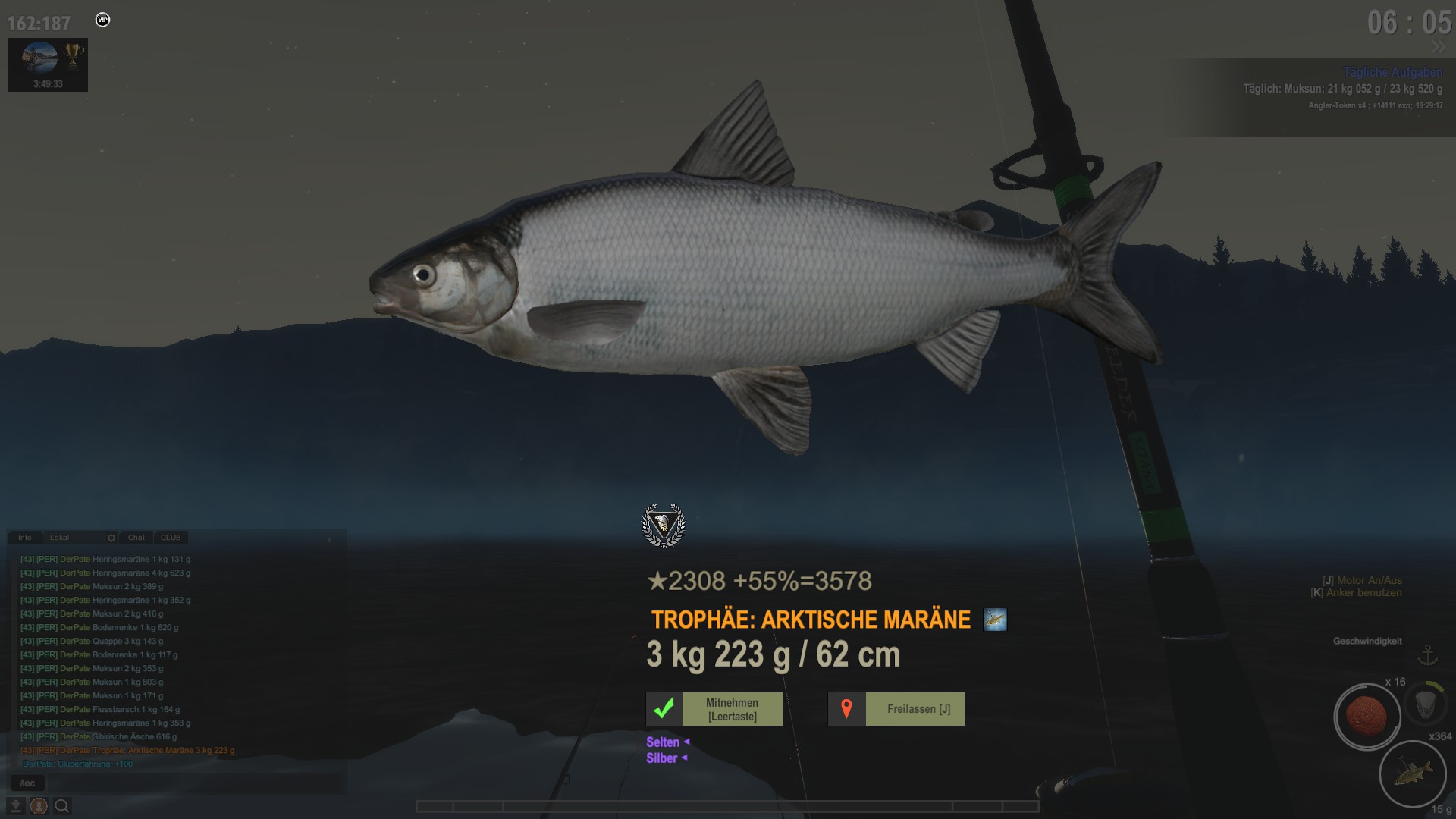Select the Chat tab
Screen dimensions: 1456x819
coord(136,538)
